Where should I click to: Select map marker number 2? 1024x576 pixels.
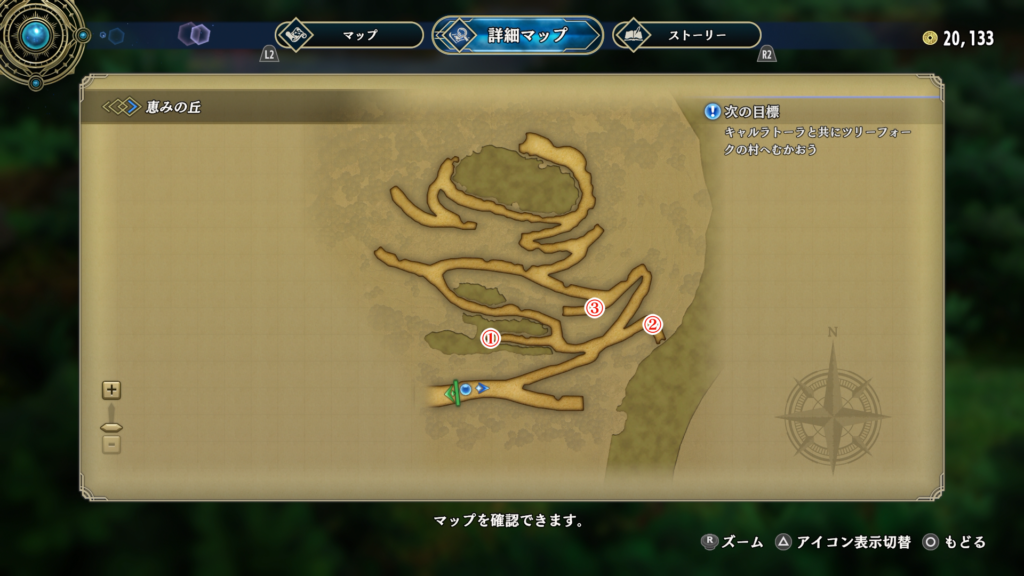pos(652,324)
